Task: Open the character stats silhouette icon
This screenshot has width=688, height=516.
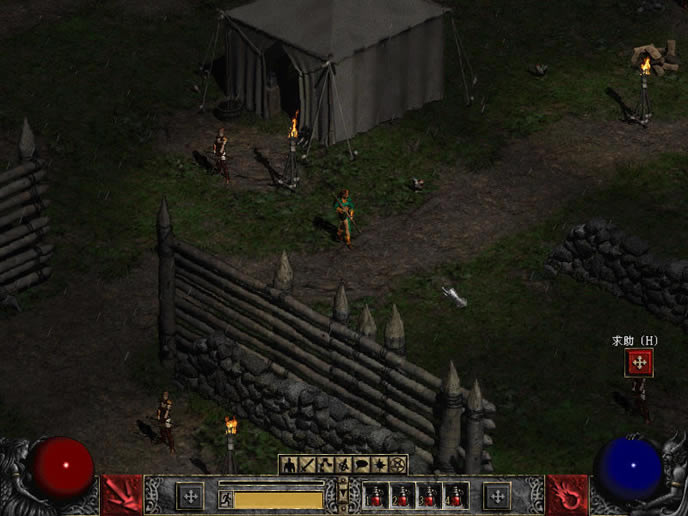Action: point(288,465)
